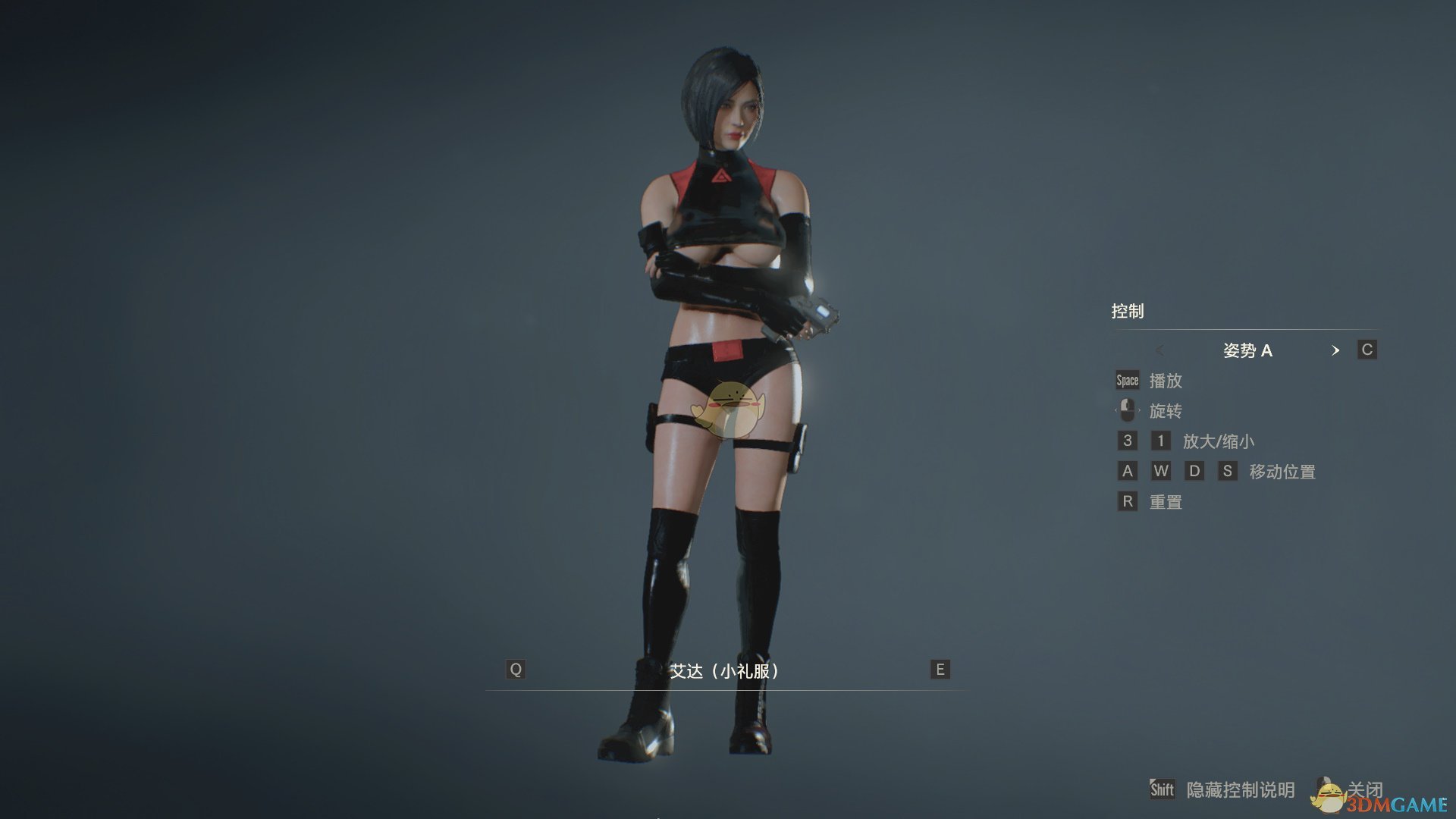
Task: Click the right arrow beside 姿势 A
Action: click(x=1336, y=350)
